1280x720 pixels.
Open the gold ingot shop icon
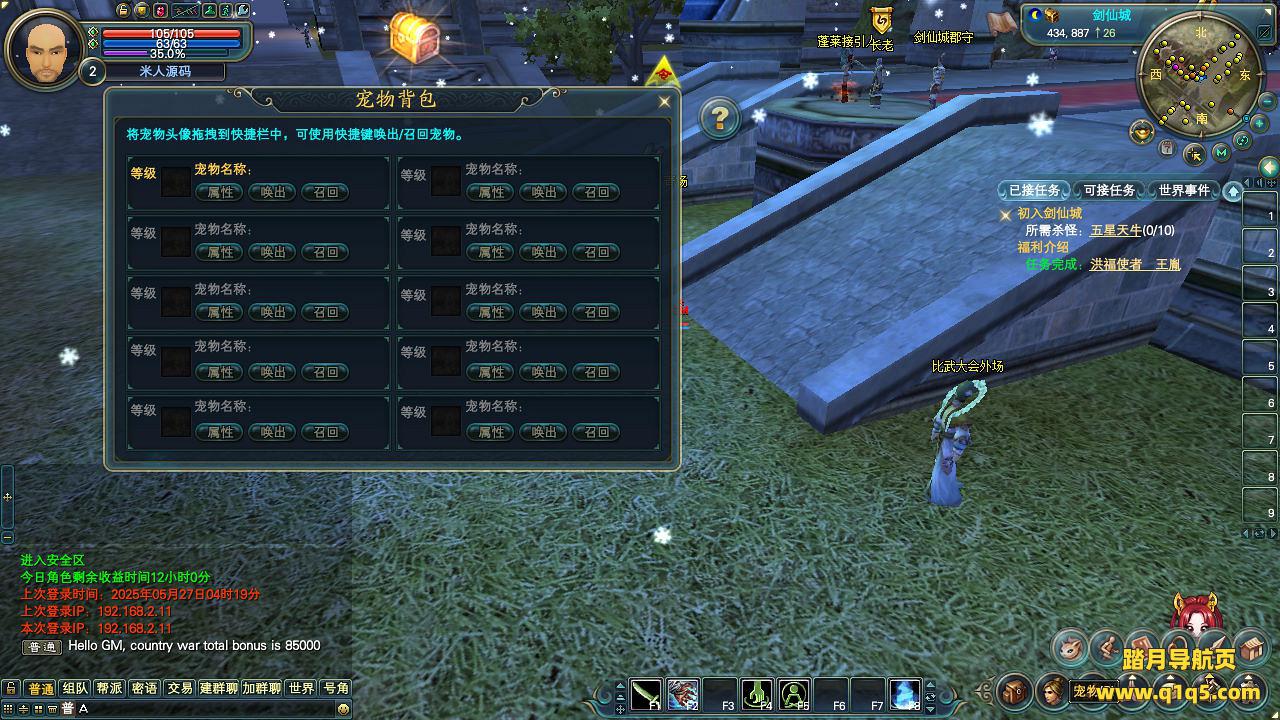coord(1141,131)
